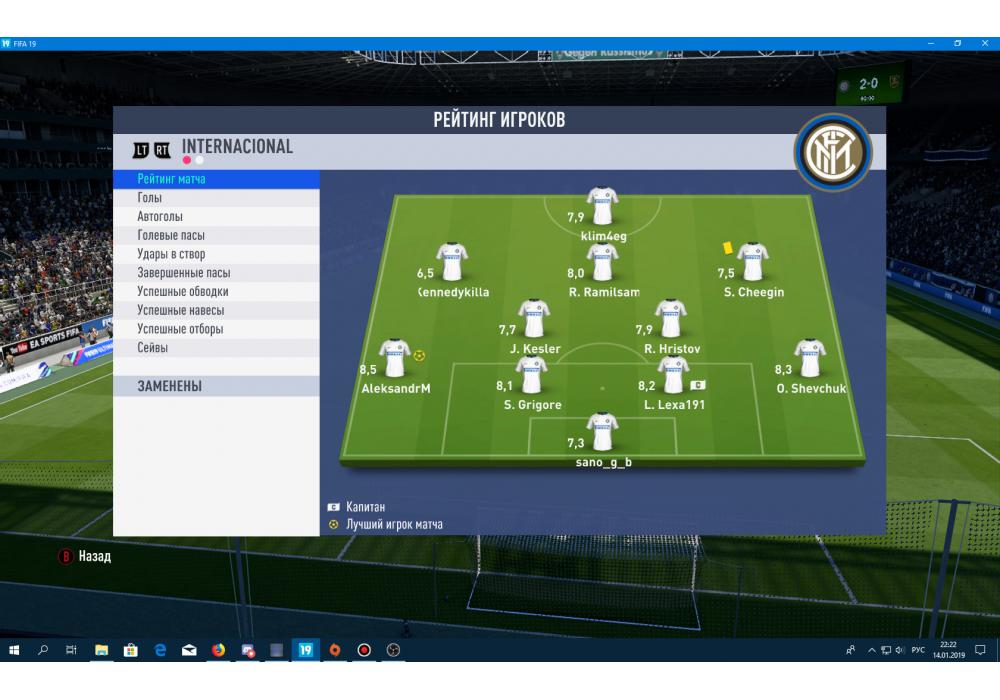Close the FIFA 19 window
1000x700 pixels.
coord(986,44)
